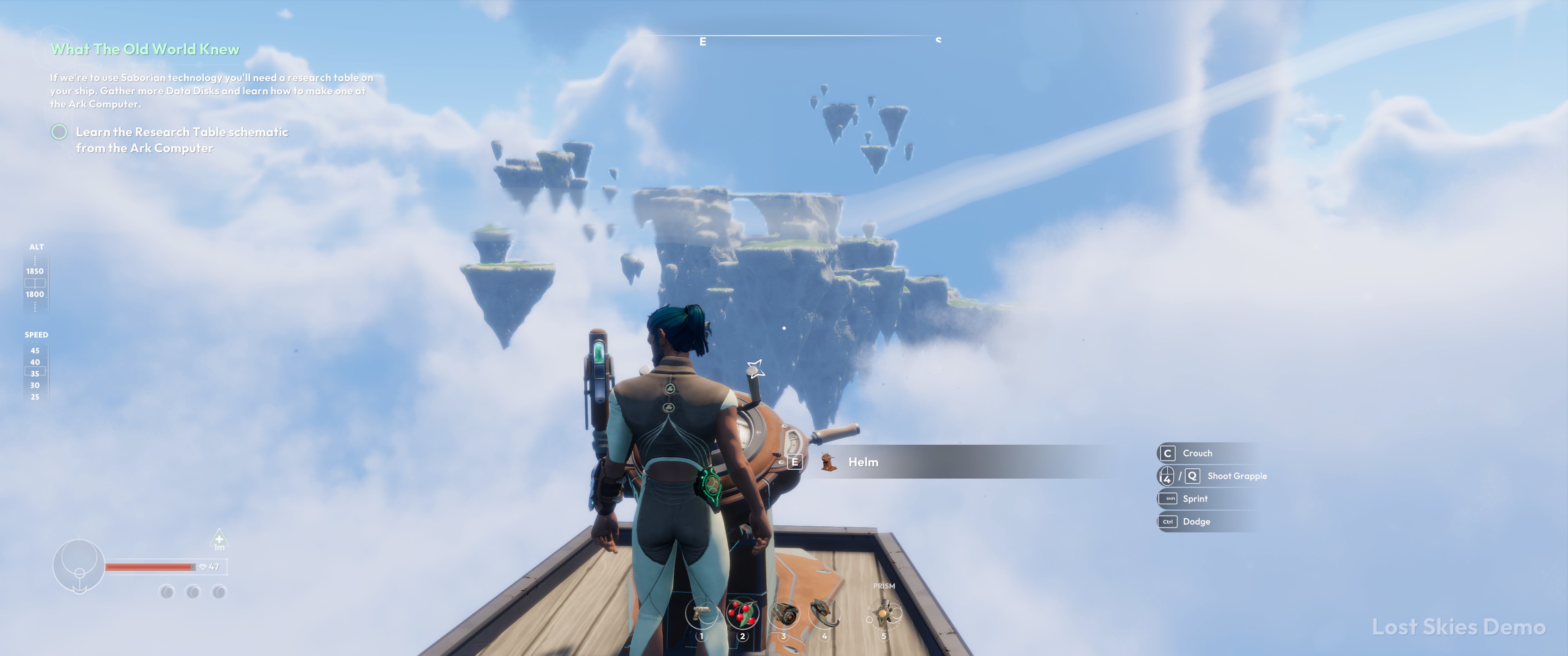Viewport: 1568px width, 656px height.
Task: Open the 'What The Old World Knew' quest
Action: pyautogui.click(x=145, y=49)
